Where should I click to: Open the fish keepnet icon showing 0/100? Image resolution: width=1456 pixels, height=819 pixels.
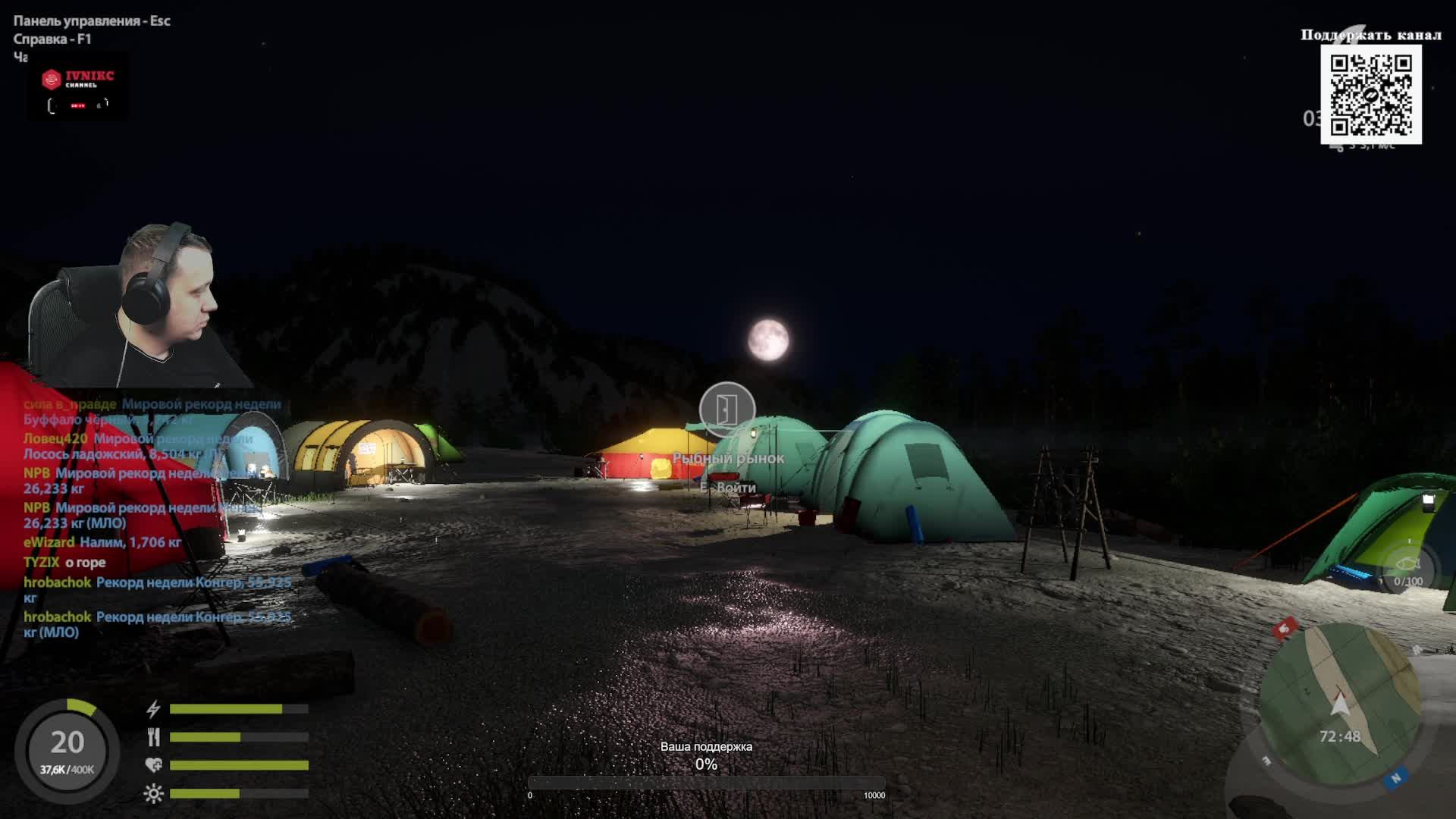click(1408, 569)
